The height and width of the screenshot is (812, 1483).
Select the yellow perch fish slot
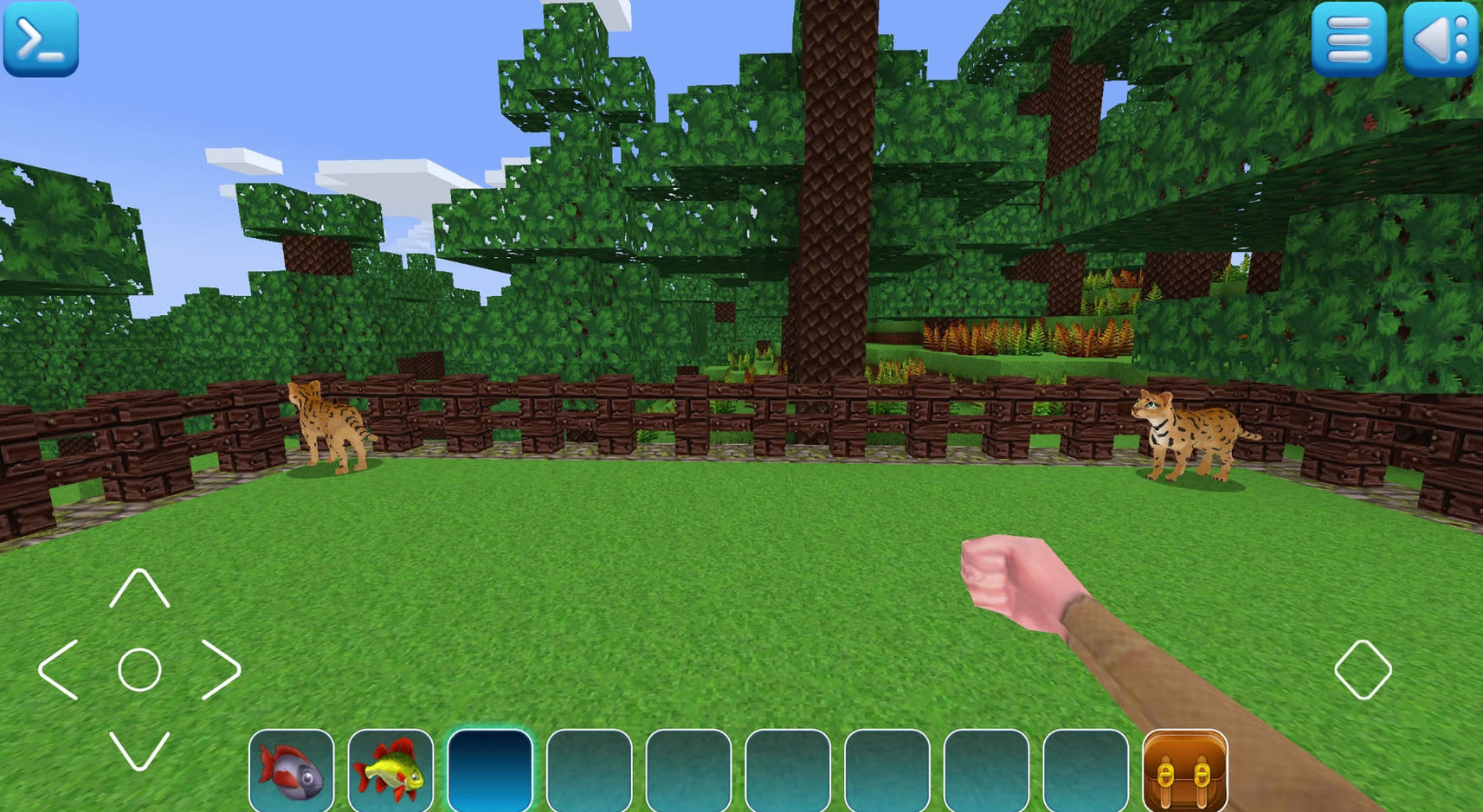(390, 770)
